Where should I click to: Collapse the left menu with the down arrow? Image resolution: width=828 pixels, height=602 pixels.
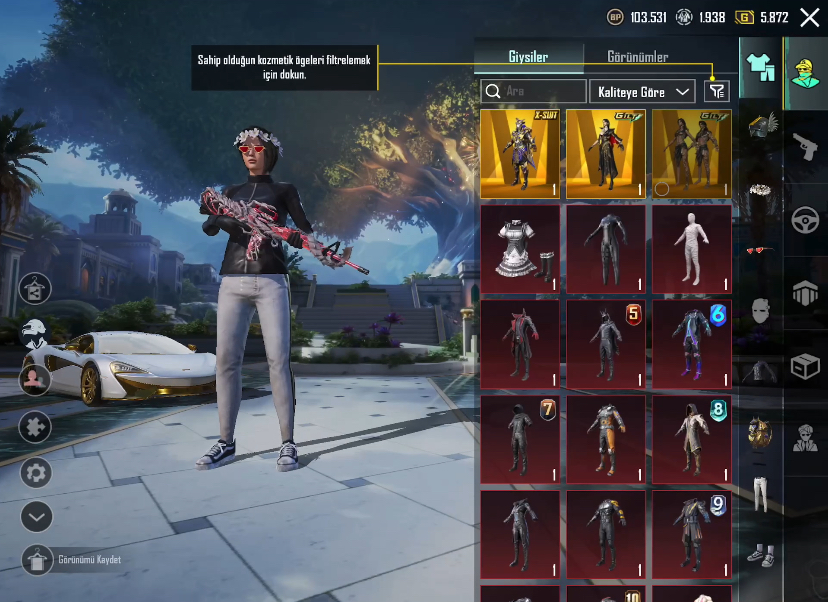pyautogui.click(x=36, y=516)
